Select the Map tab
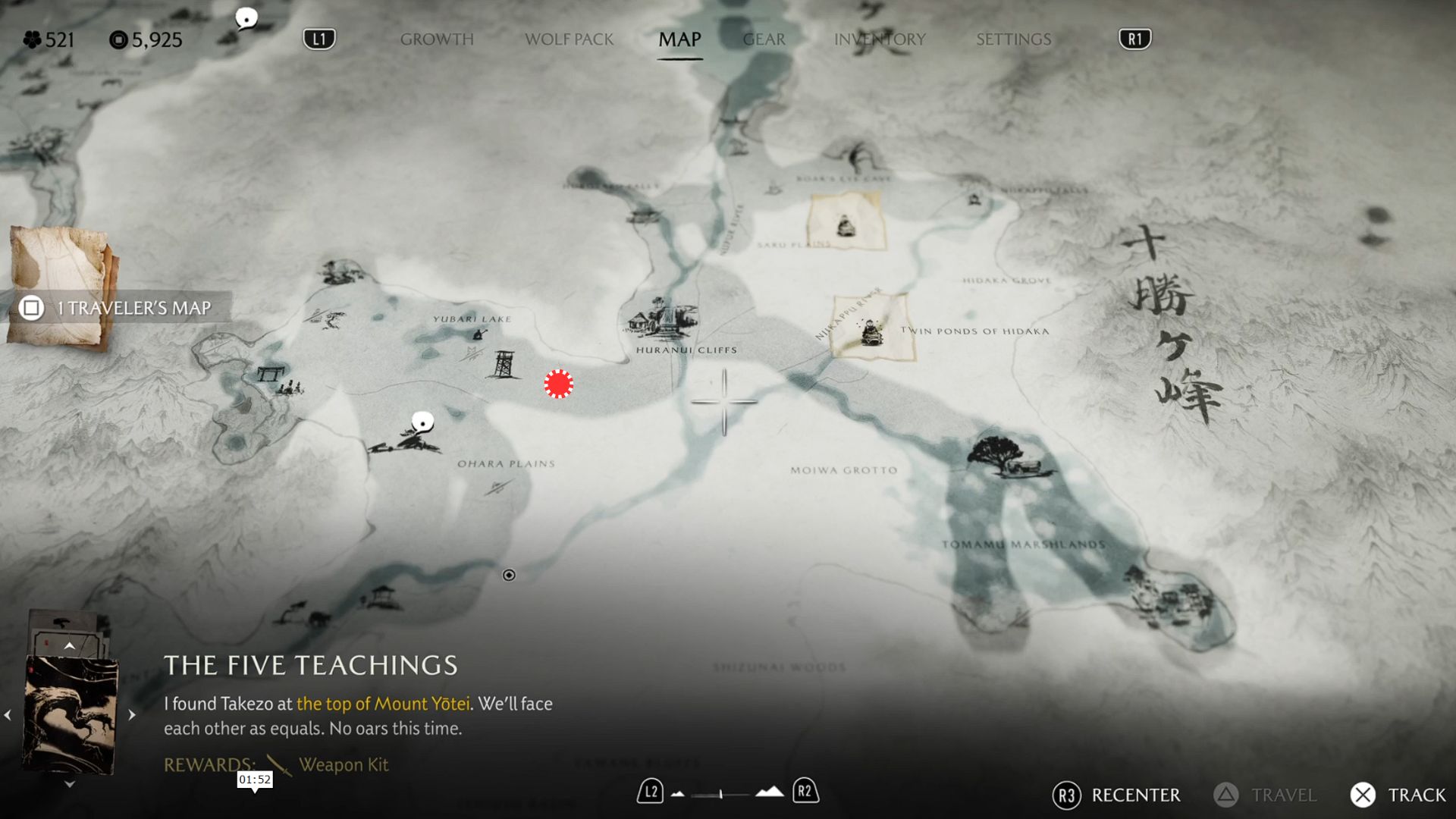This screenshot has height=819, width=1456. click(x=679, y=39)
